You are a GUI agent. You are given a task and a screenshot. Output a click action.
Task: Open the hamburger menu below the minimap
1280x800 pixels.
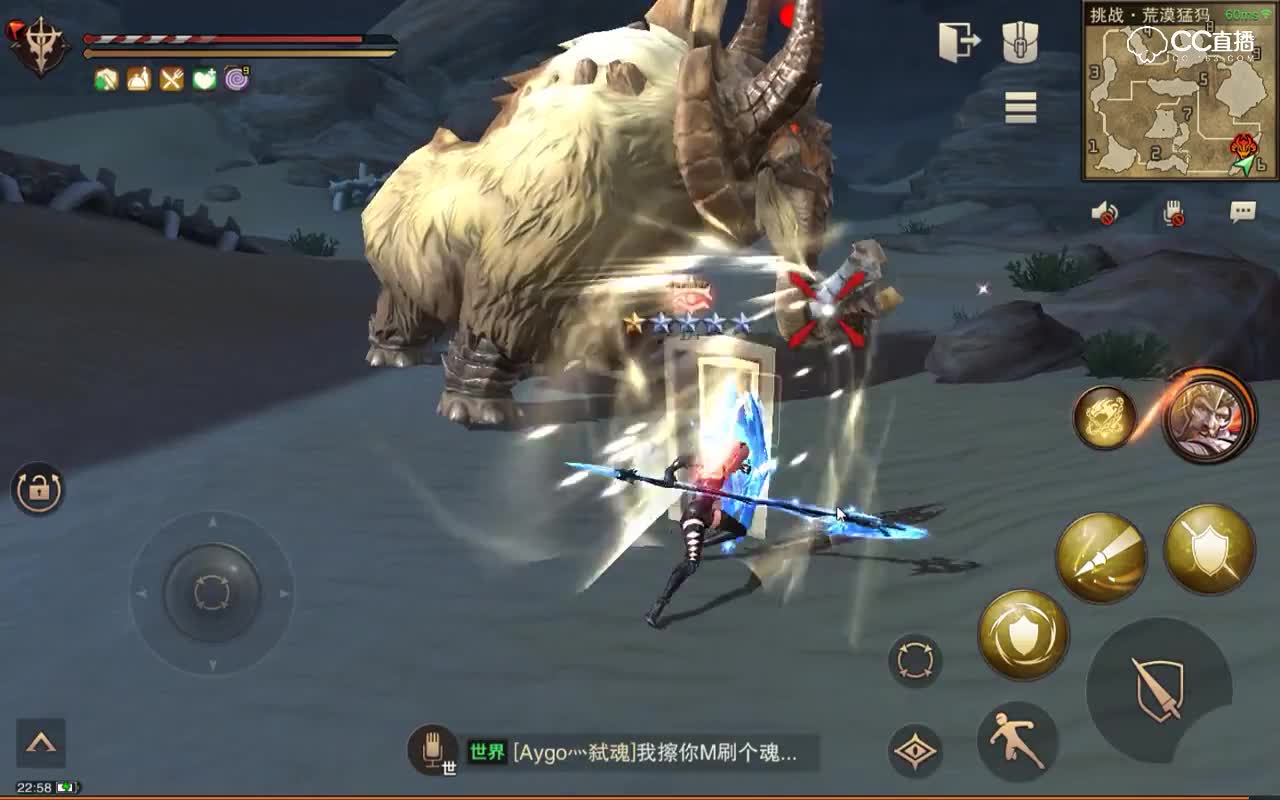tap(1020, 108)
